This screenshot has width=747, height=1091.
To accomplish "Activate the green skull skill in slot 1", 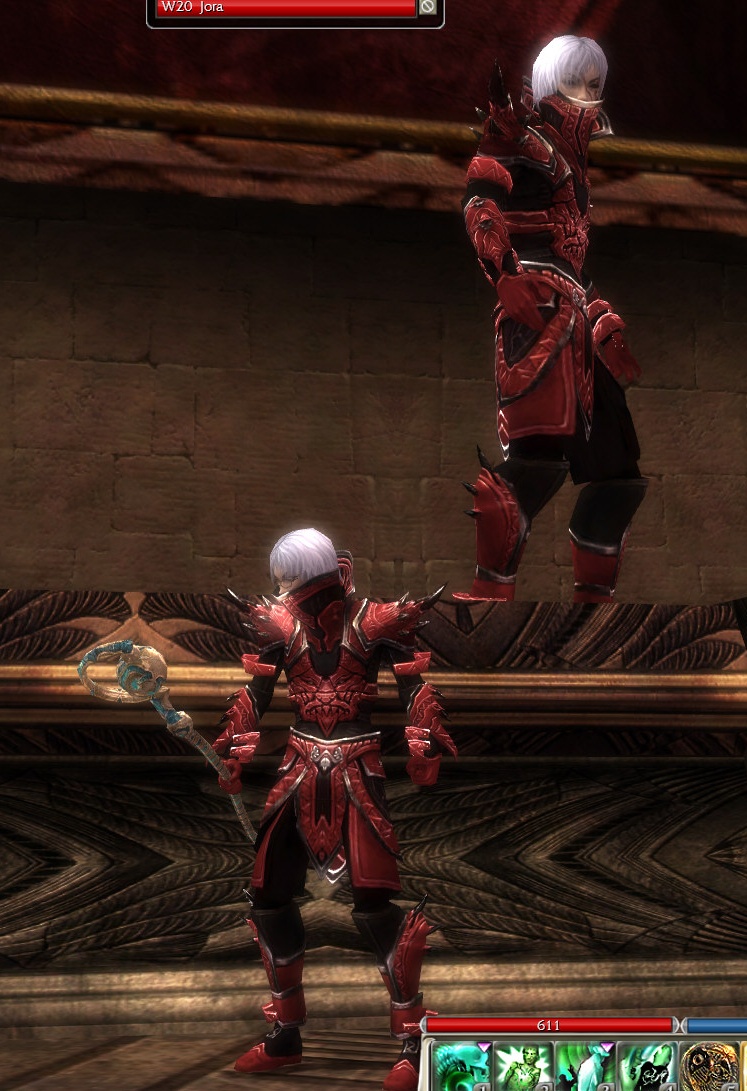I will pos(461,1066).
